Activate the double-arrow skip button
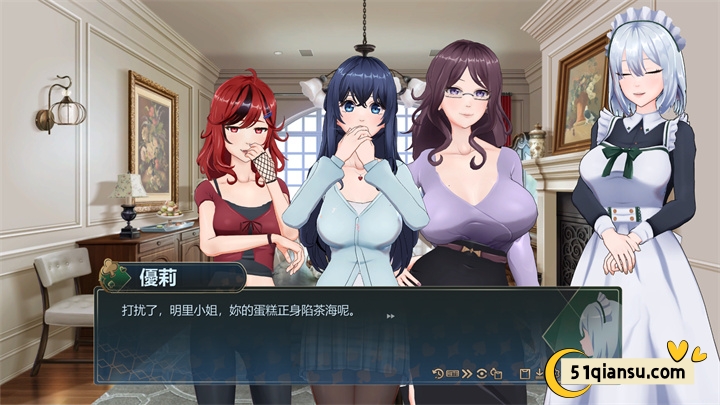The width and height of the screenshot is (720, 405). click(467, 374)
